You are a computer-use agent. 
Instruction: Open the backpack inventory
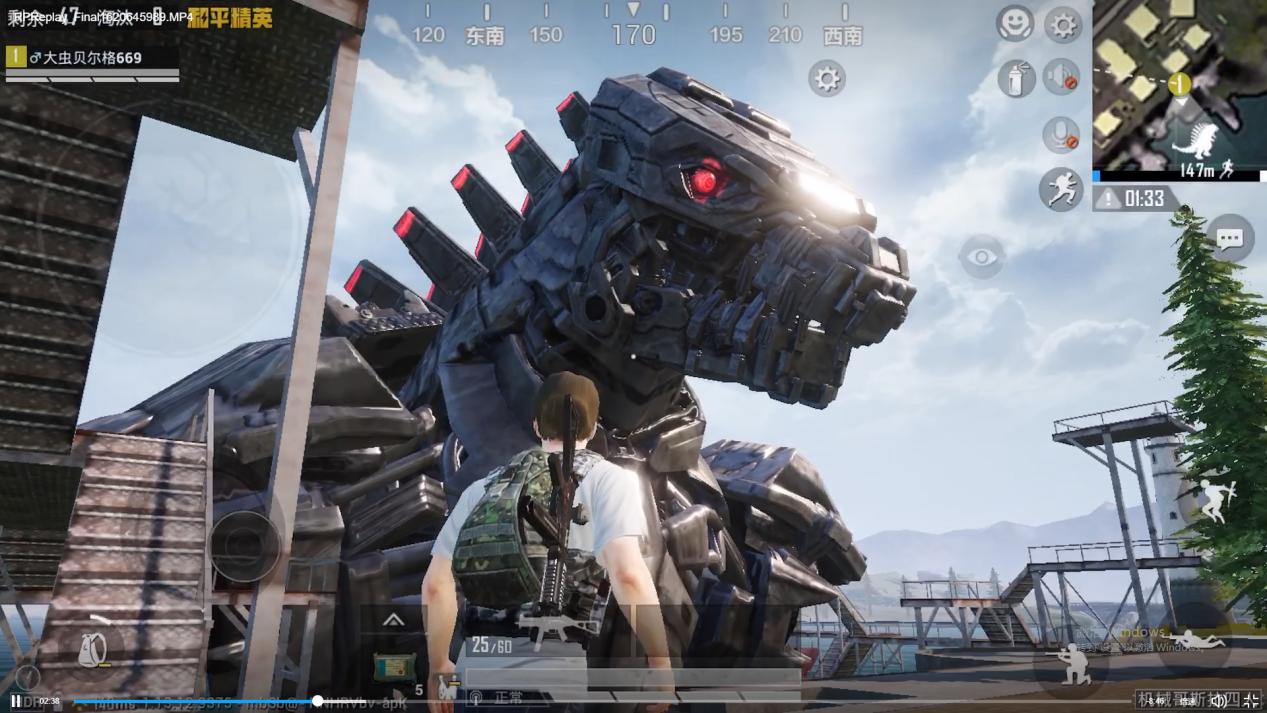click(91, 649)
